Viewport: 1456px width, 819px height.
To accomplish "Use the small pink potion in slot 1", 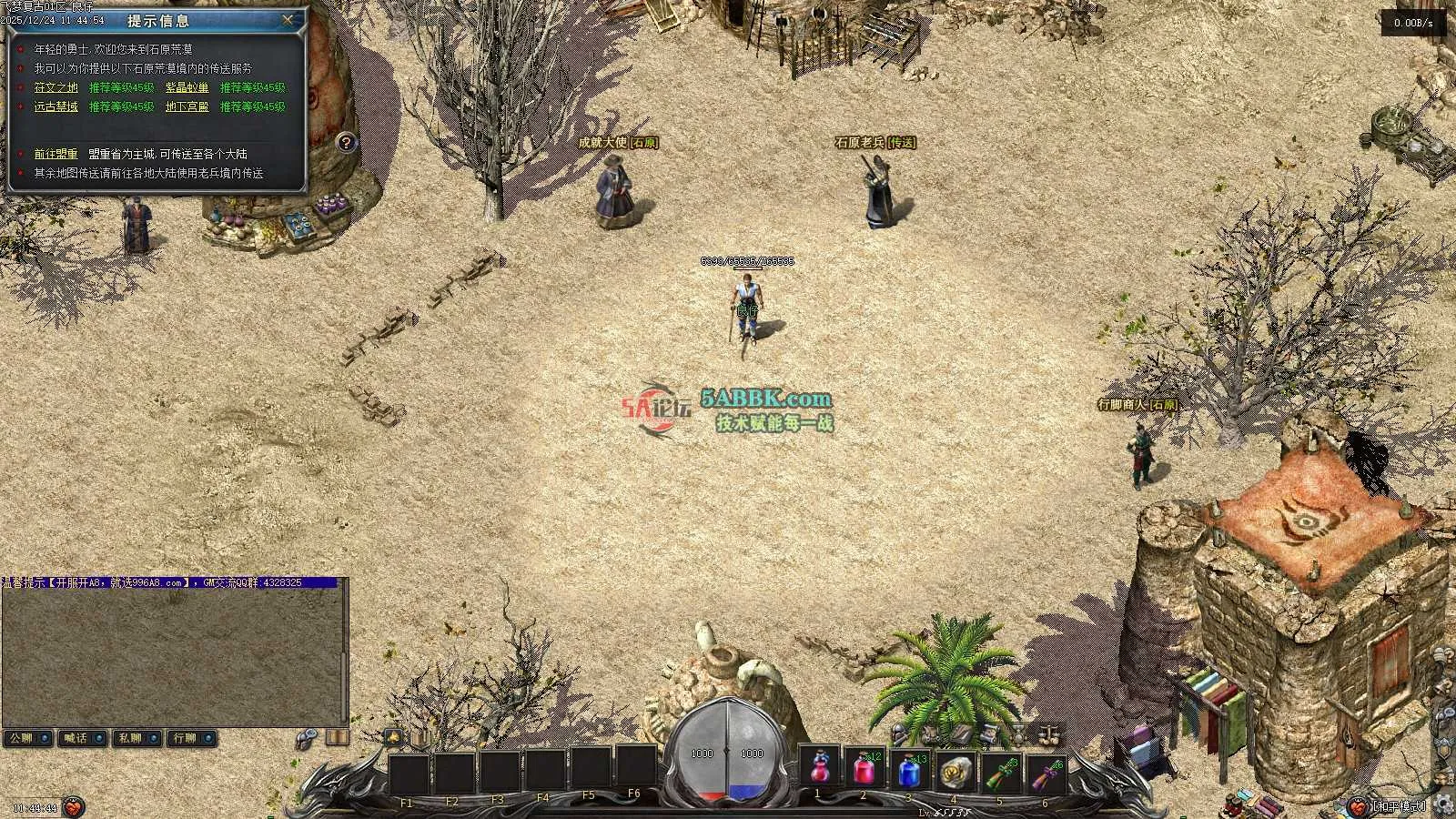I will point(818,769).
